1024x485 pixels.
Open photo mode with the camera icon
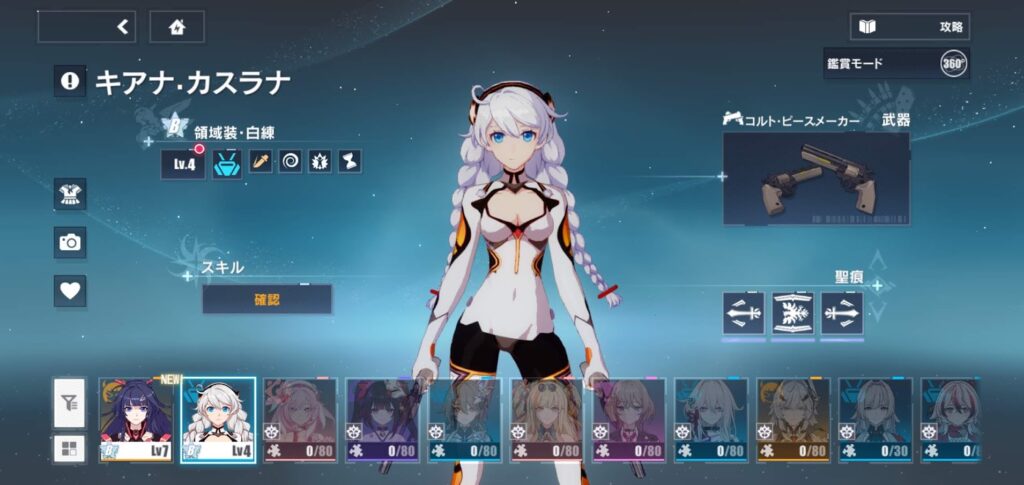point(70,242)
